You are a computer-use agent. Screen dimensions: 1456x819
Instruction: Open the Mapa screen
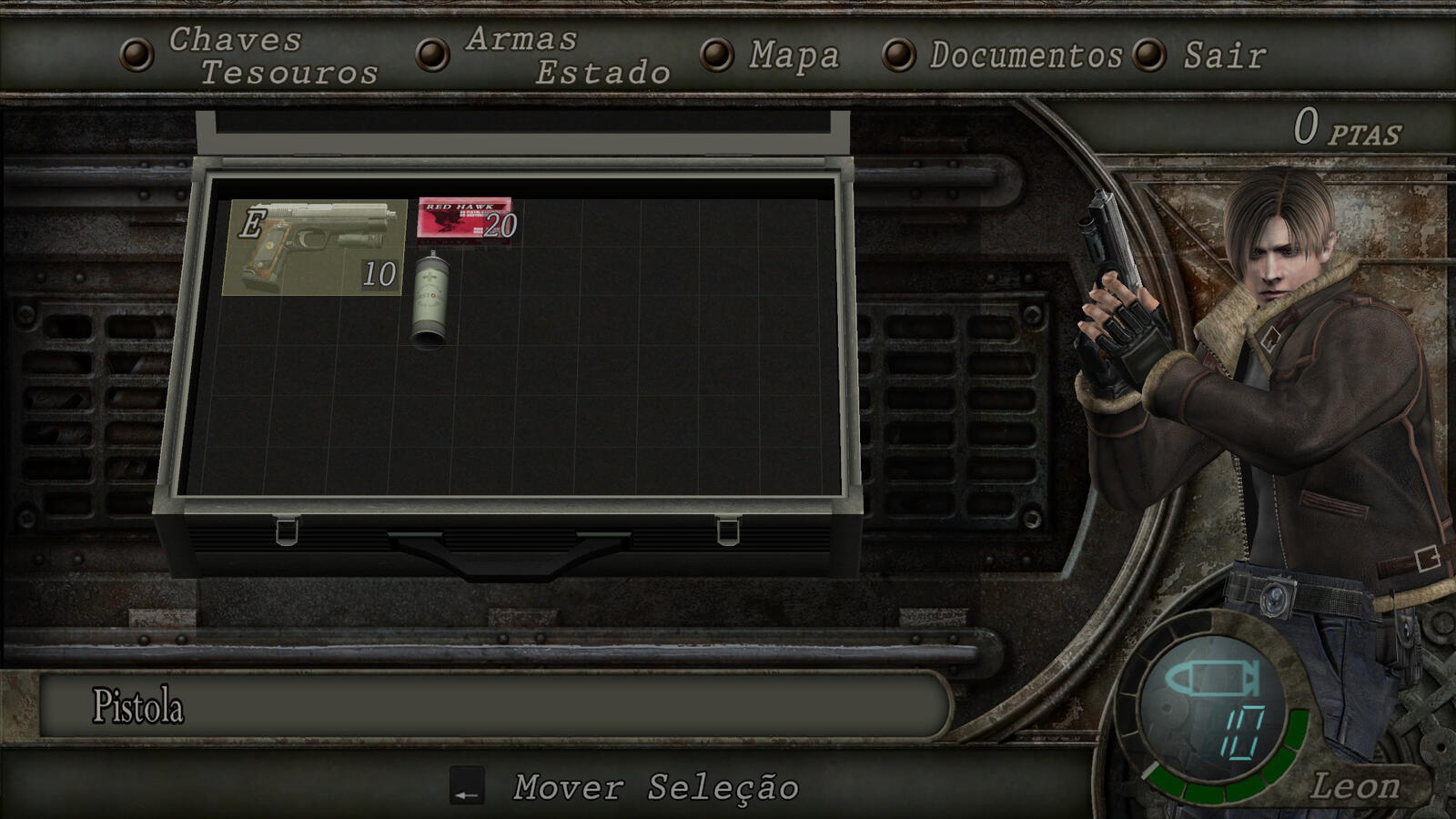coord(793,56)
